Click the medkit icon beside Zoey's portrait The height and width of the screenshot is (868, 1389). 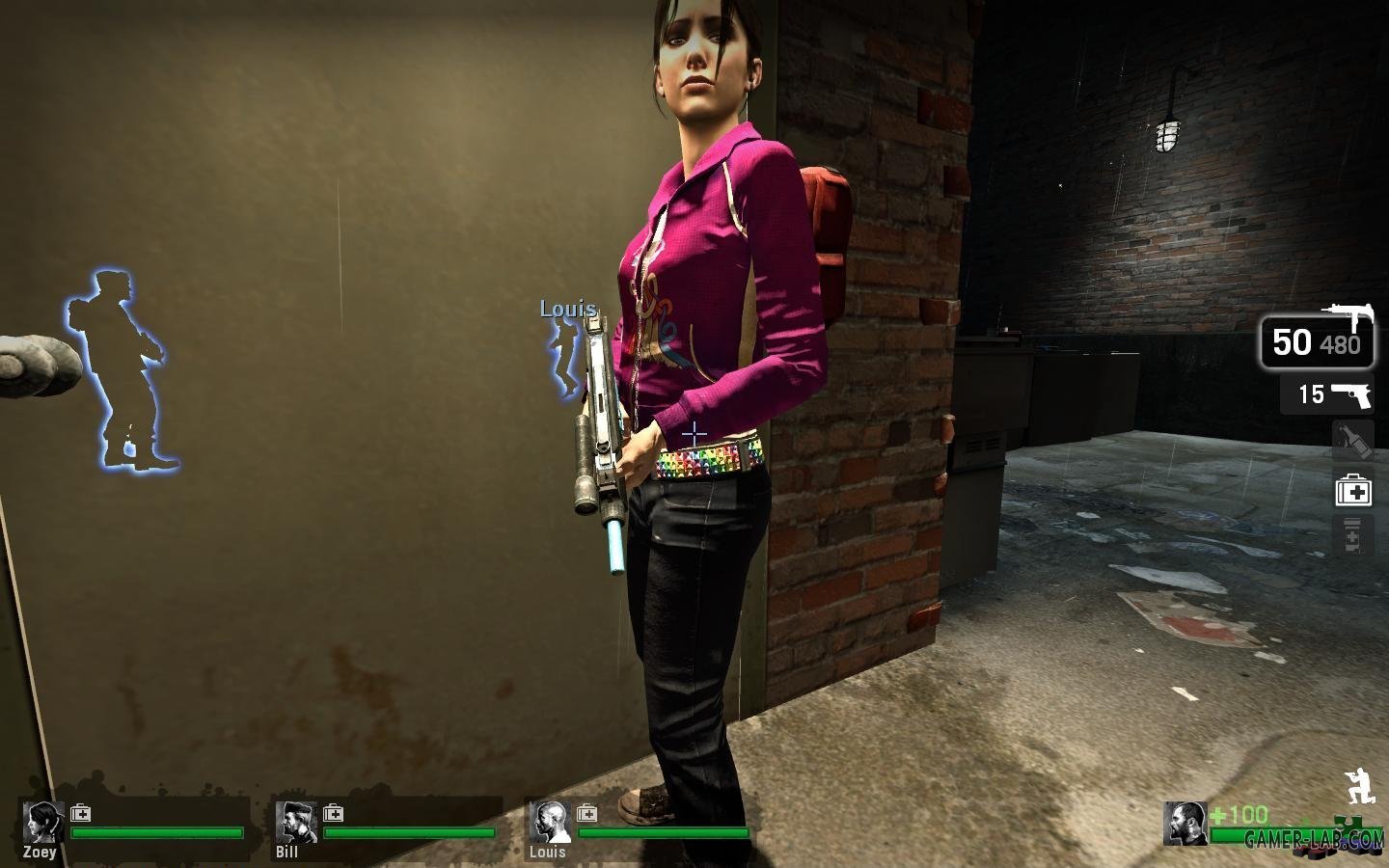(81, 813)
